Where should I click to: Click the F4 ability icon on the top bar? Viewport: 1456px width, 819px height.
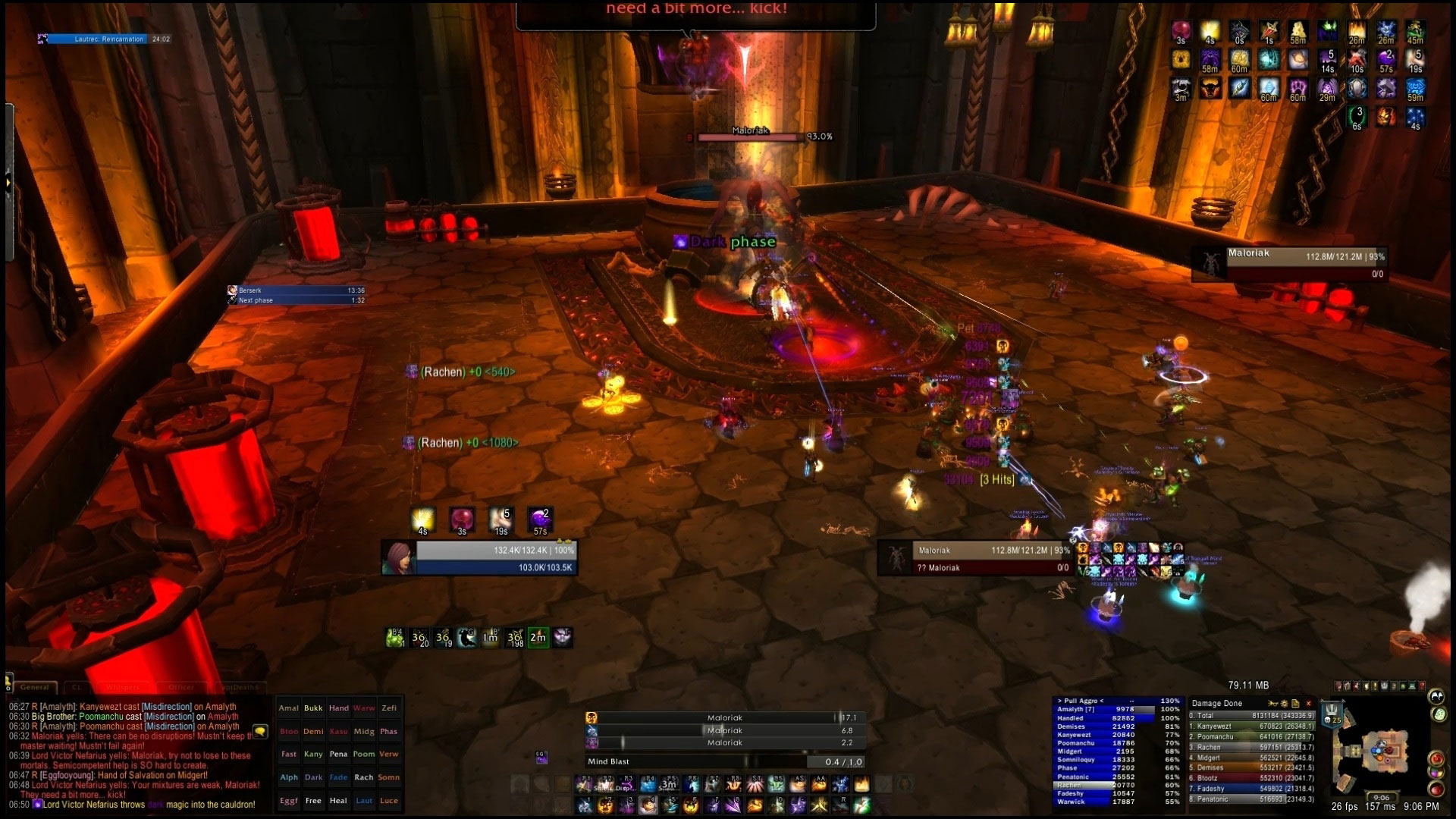click(648, 785)
